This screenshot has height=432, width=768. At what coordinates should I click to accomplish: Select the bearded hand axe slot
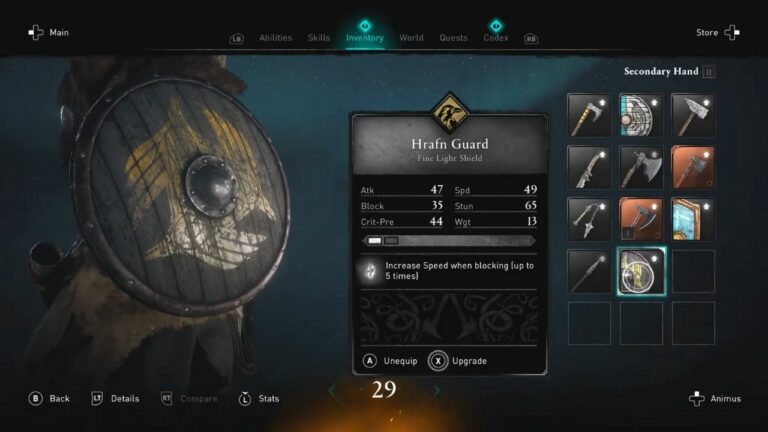pos(589,115)
